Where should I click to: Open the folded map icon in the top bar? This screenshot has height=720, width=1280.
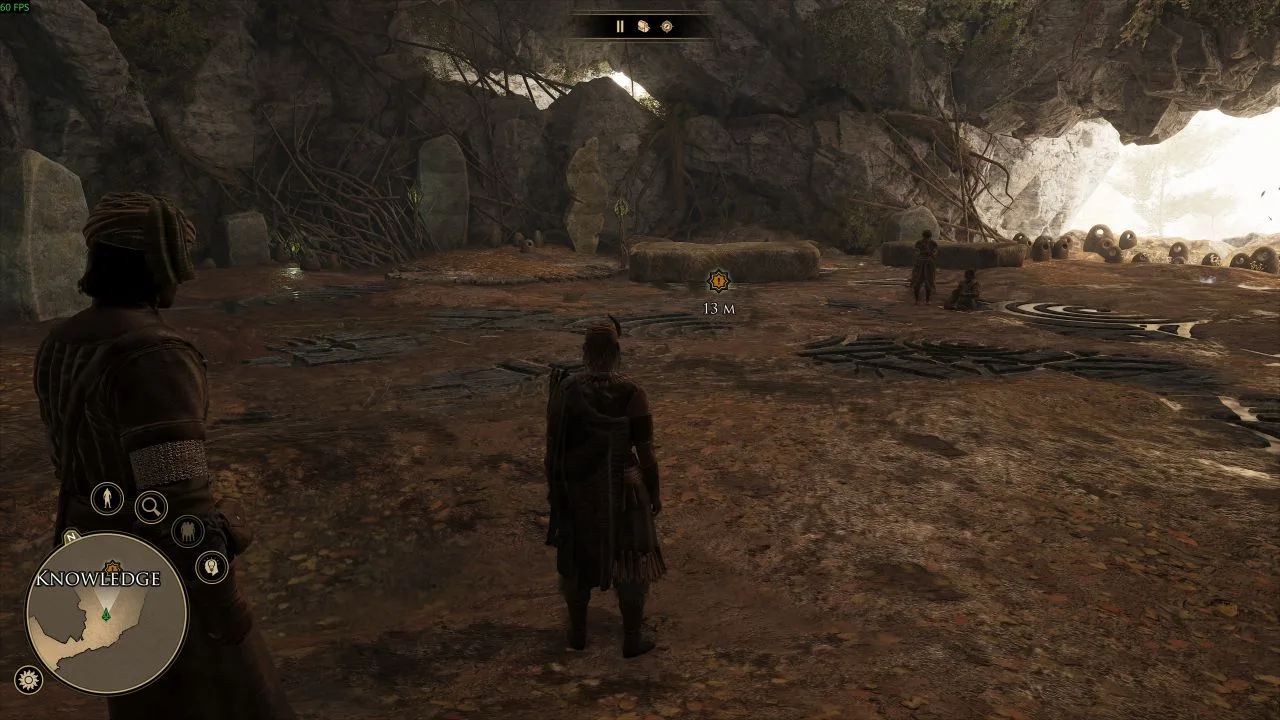click(x=644, y=27)
